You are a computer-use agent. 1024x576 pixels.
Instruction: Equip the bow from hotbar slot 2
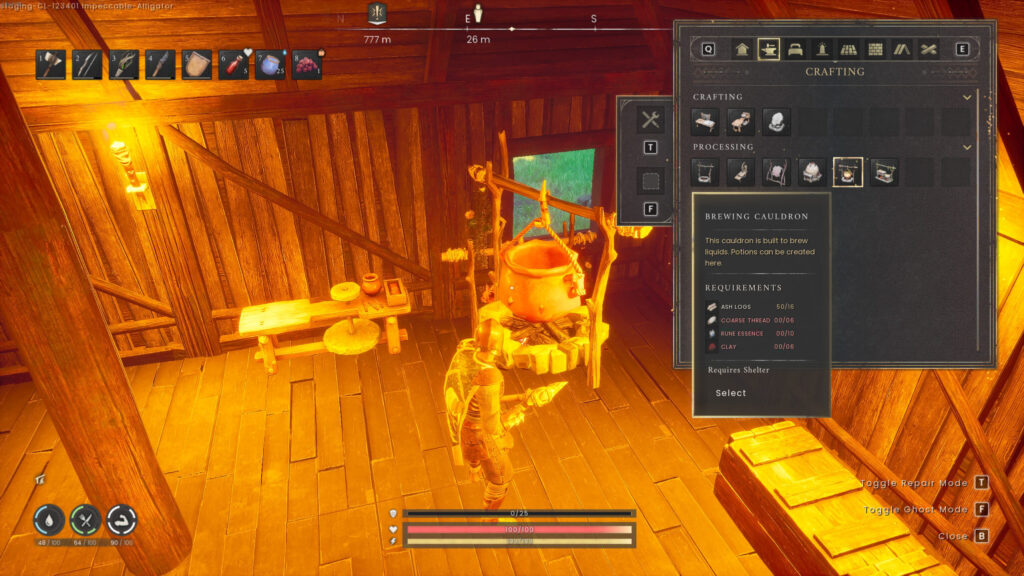click(87, 64)
